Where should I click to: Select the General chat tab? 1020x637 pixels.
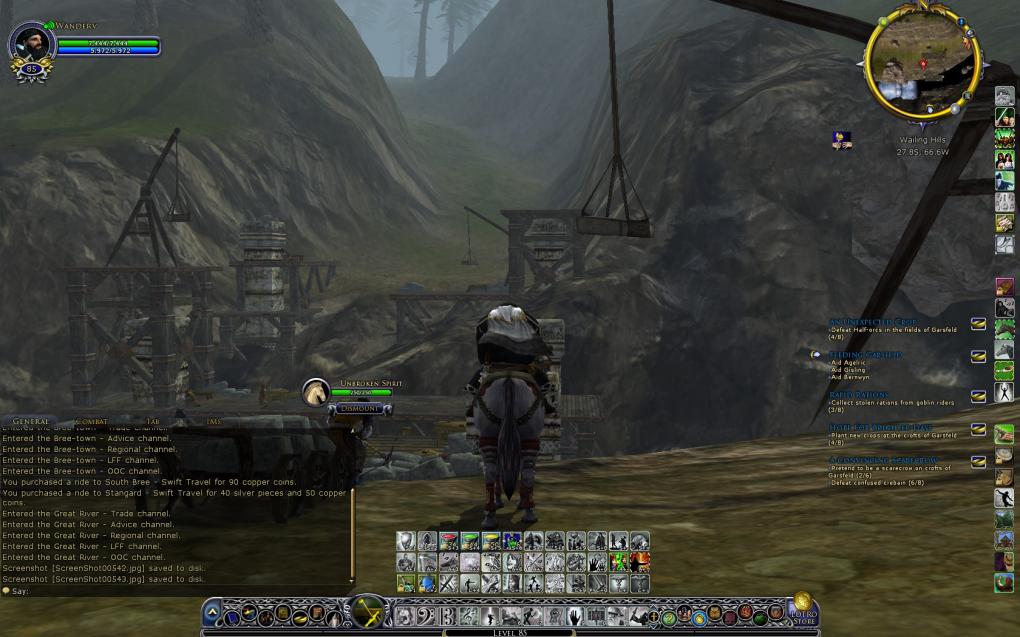pos(30,422)
